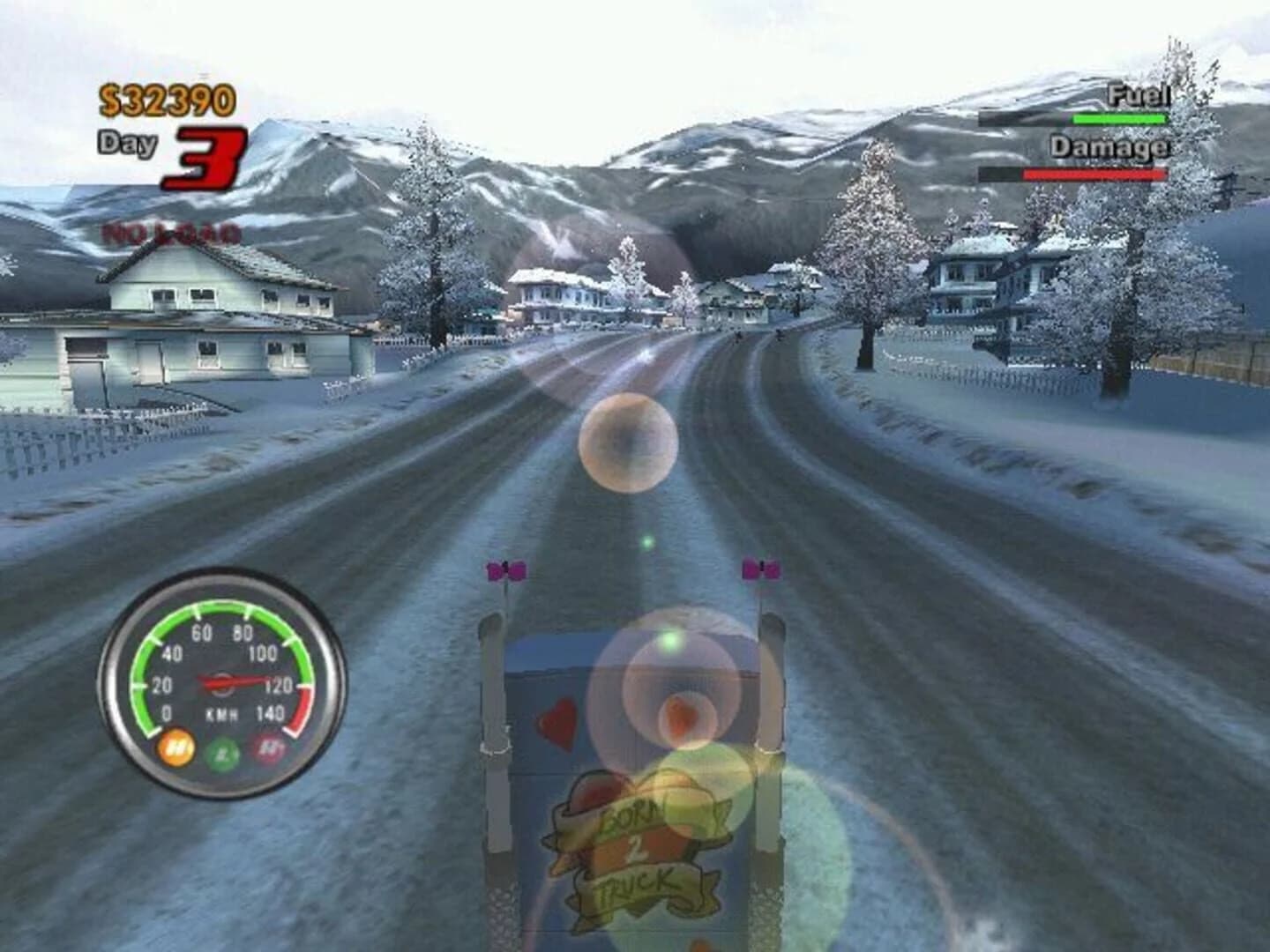
Task: Click the red speedometer needle
Action: 234,679
